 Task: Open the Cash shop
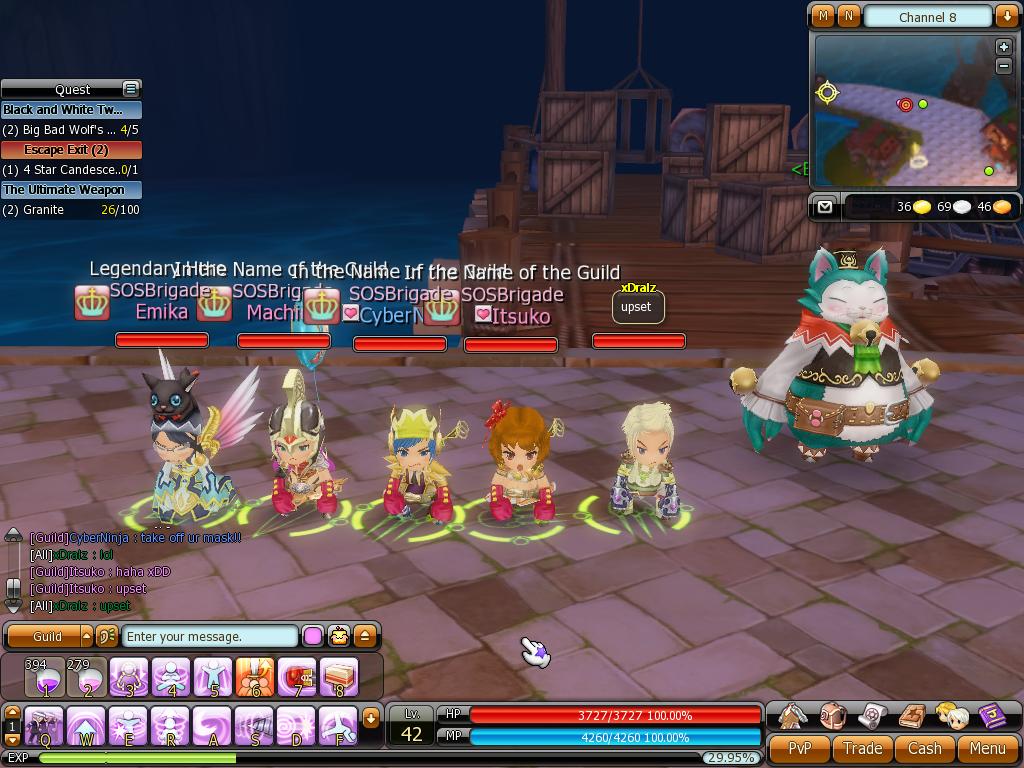pyautogui.click(x=924, y=748)
